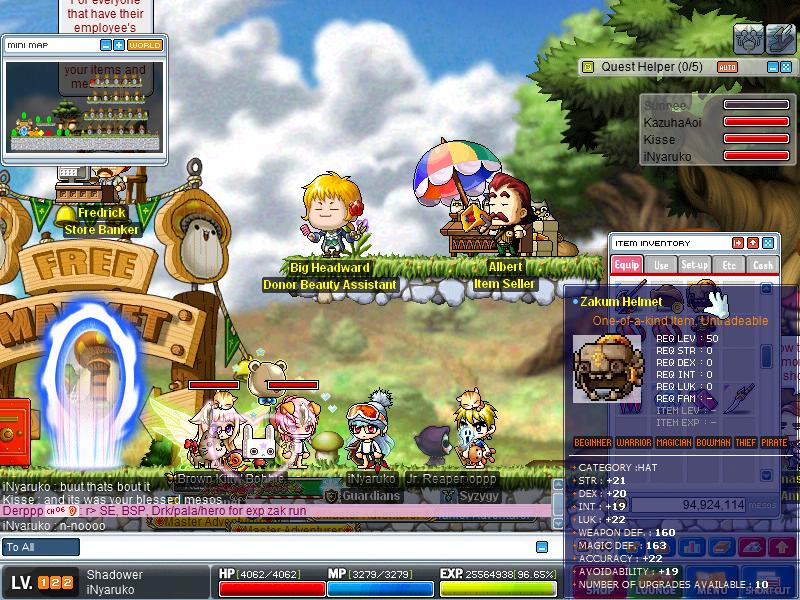800x600 pixels.
Task: Show the Etc inventory tab
Action: click(729, 265)
